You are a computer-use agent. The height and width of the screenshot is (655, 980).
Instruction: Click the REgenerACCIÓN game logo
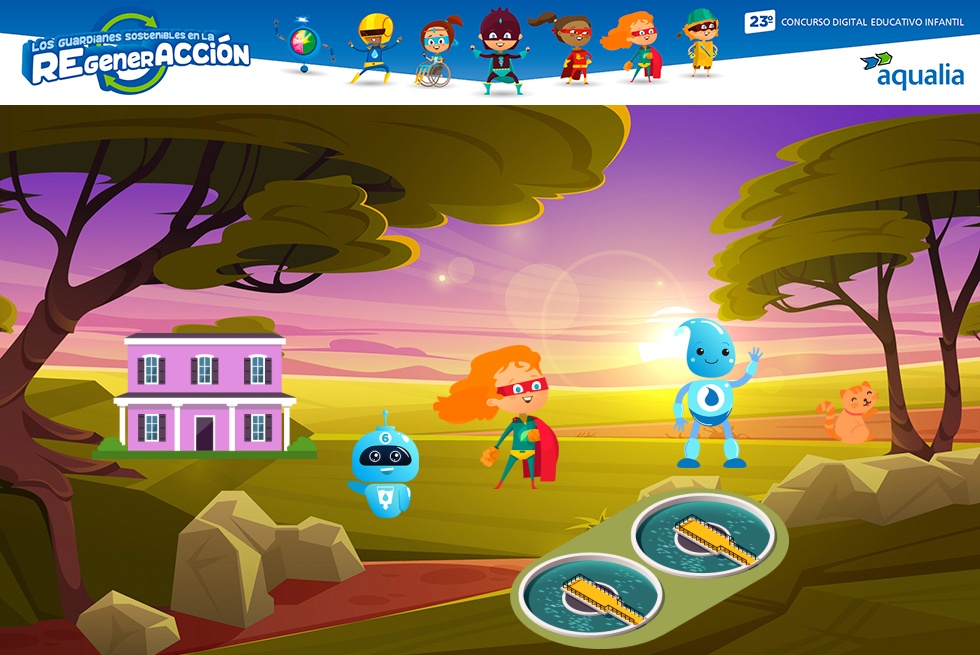[x=137, y=55]
